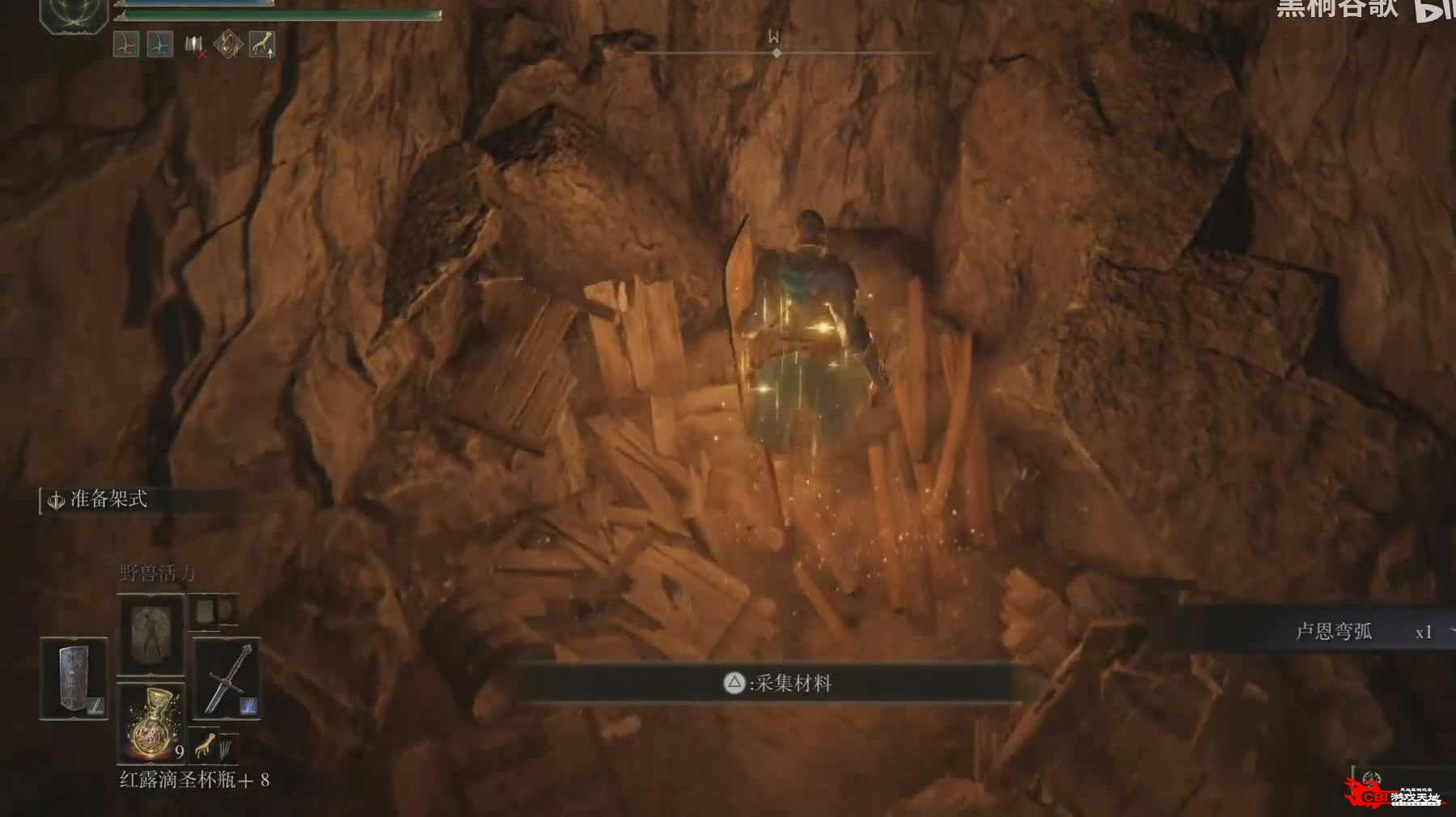Click the golden beast buff status icon

click(x=261, y=44)
